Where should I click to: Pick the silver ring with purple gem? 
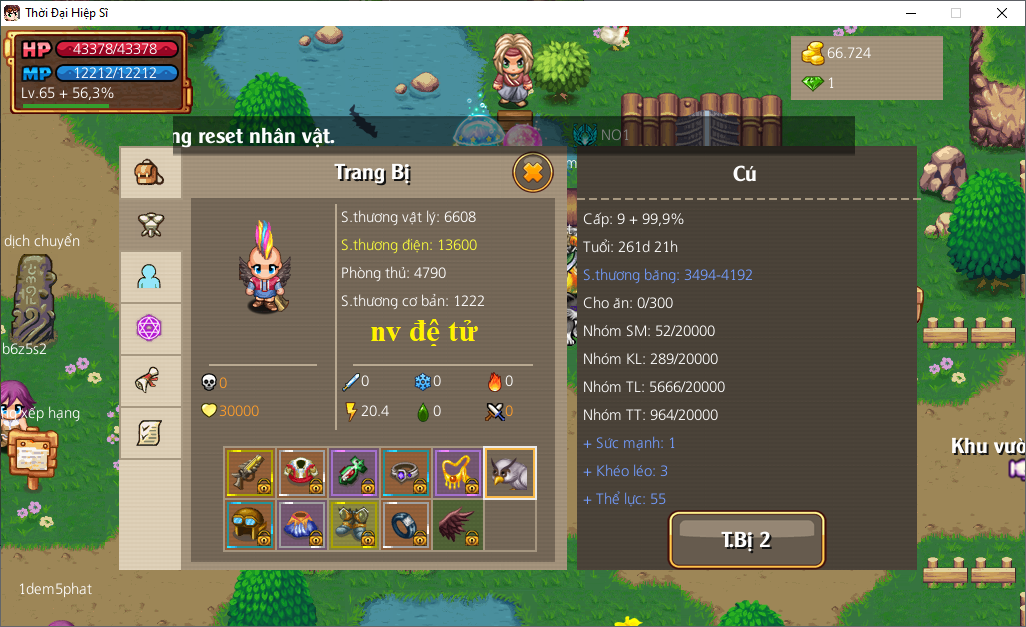coord(406,473)
